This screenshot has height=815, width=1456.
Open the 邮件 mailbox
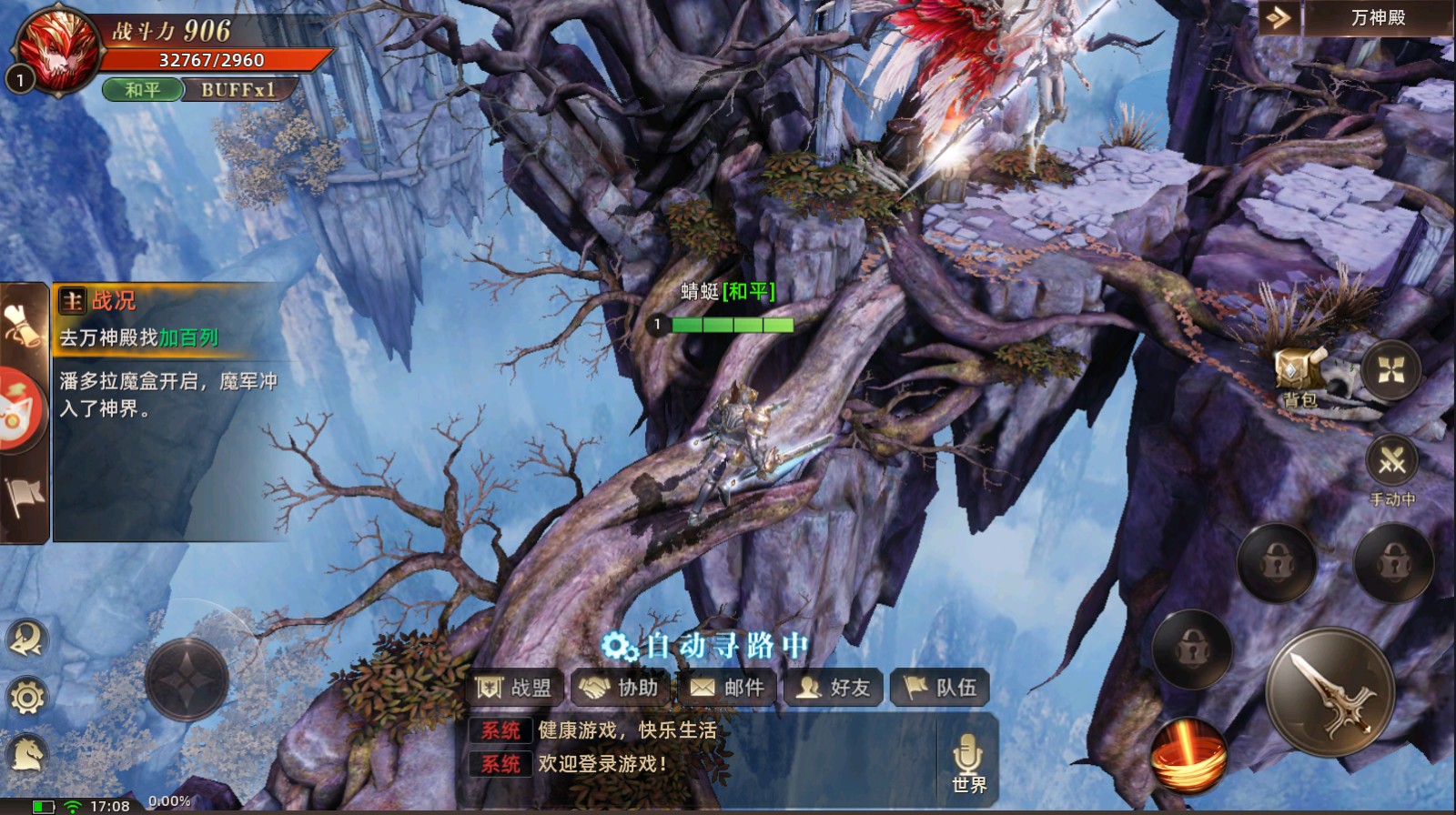pos(727,688)
